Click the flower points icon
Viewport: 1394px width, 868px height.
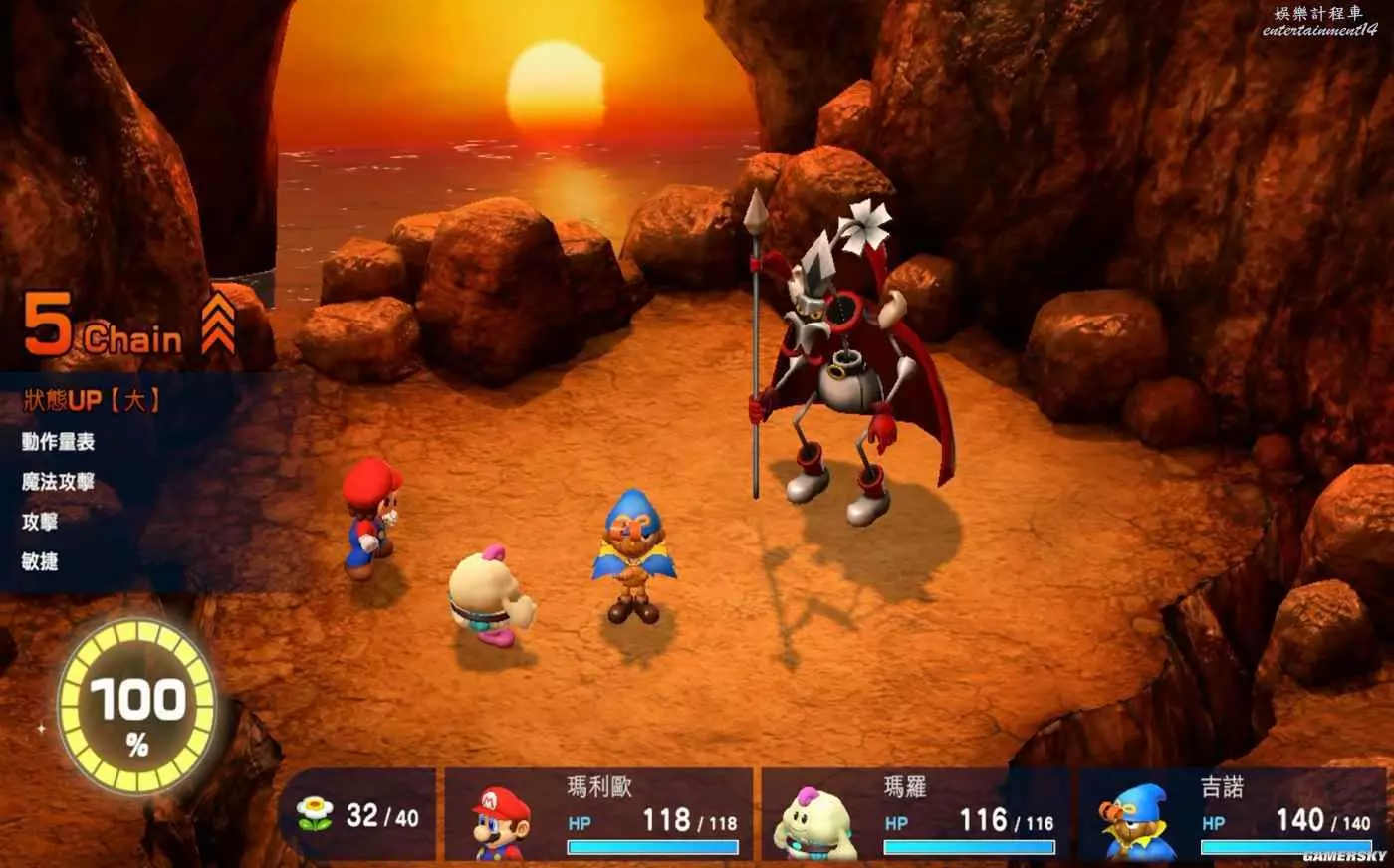(x=315, y=814)
